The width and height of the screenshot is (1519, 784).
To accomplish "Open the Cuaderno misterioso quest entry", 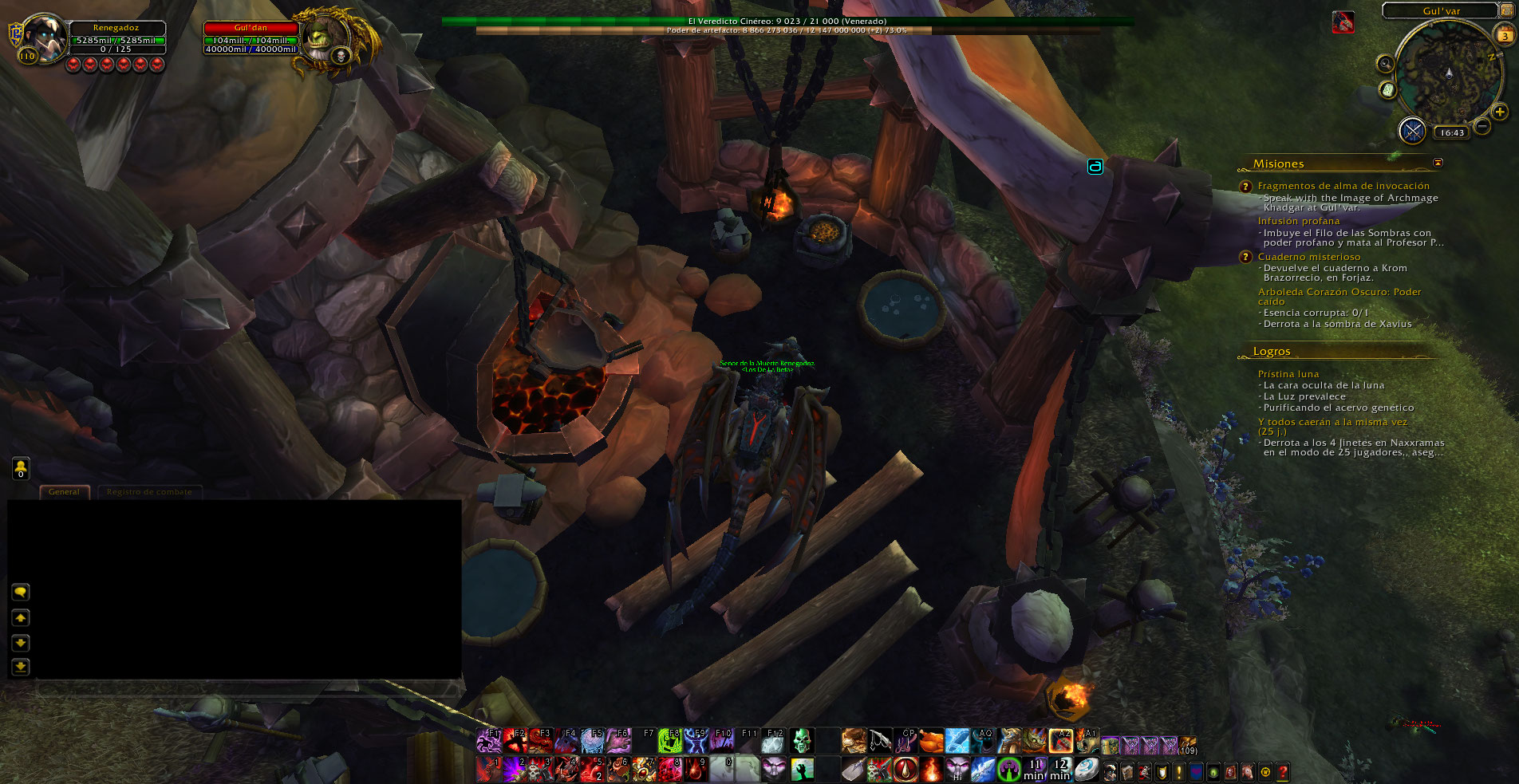I will [1308, 257].
